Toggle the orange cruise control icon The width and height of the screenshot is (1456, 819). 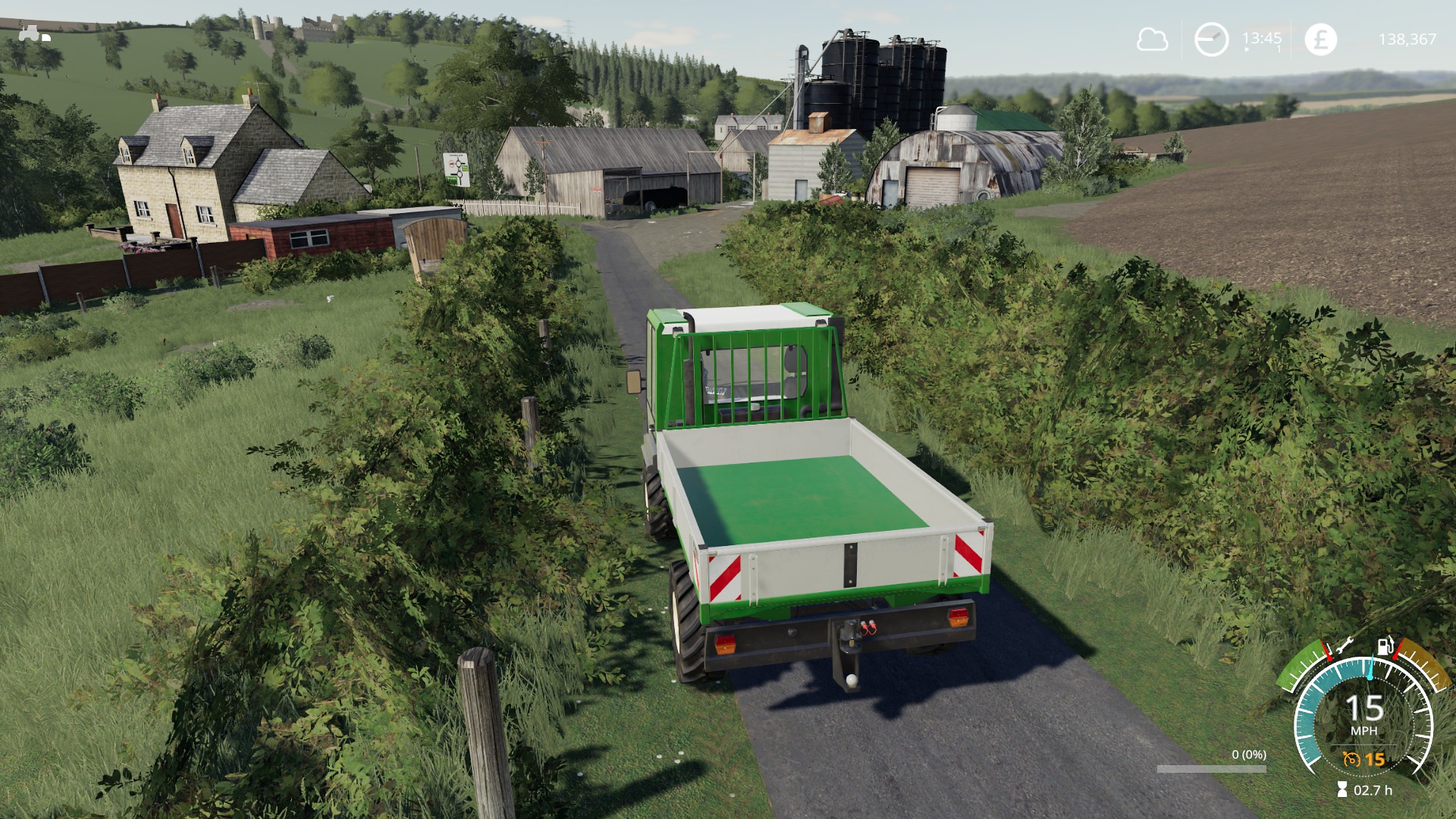tap(1351, 759)
